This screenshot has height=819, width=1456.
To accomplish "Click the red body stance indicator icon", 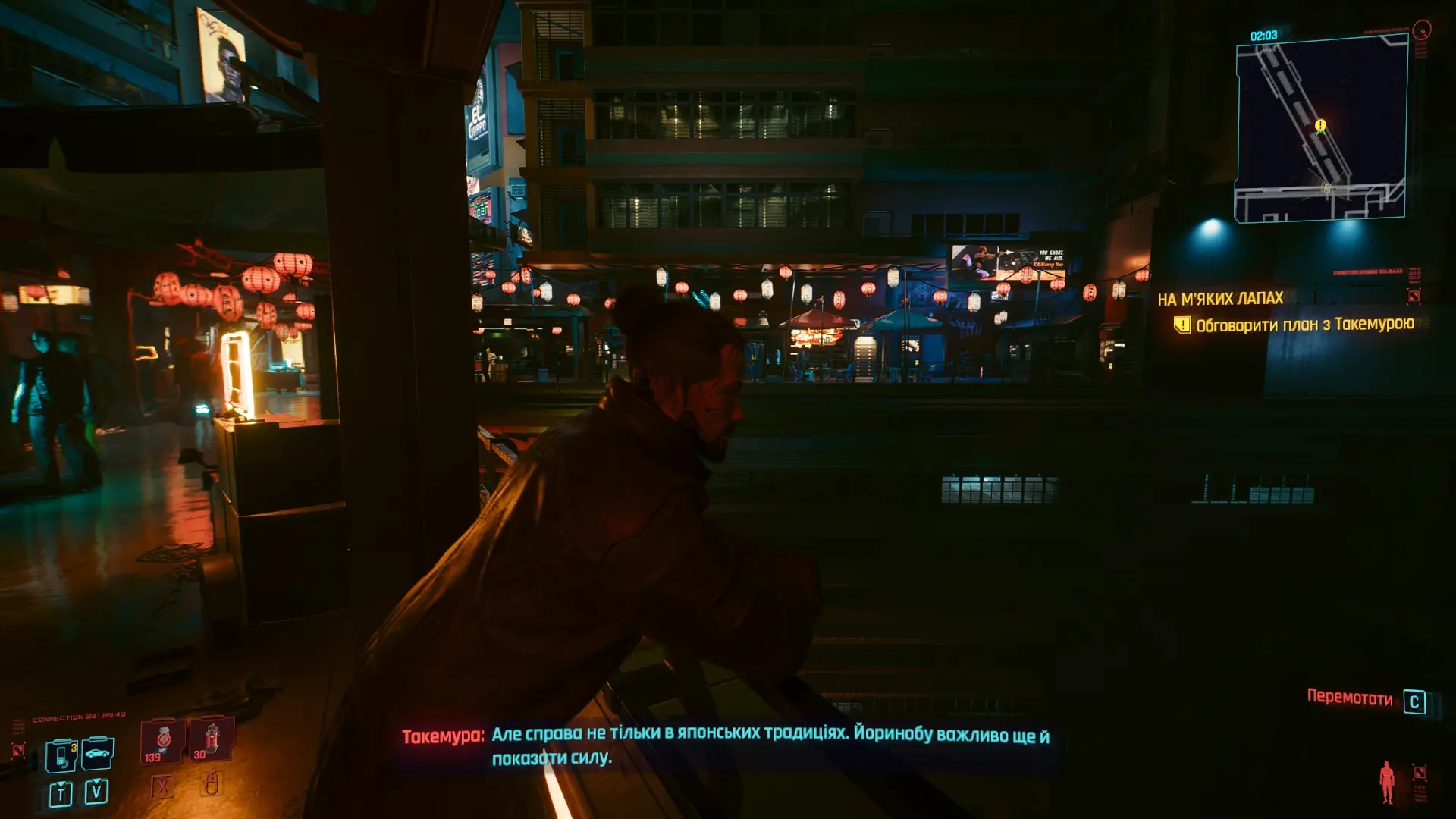I will tap(1387, 782).
